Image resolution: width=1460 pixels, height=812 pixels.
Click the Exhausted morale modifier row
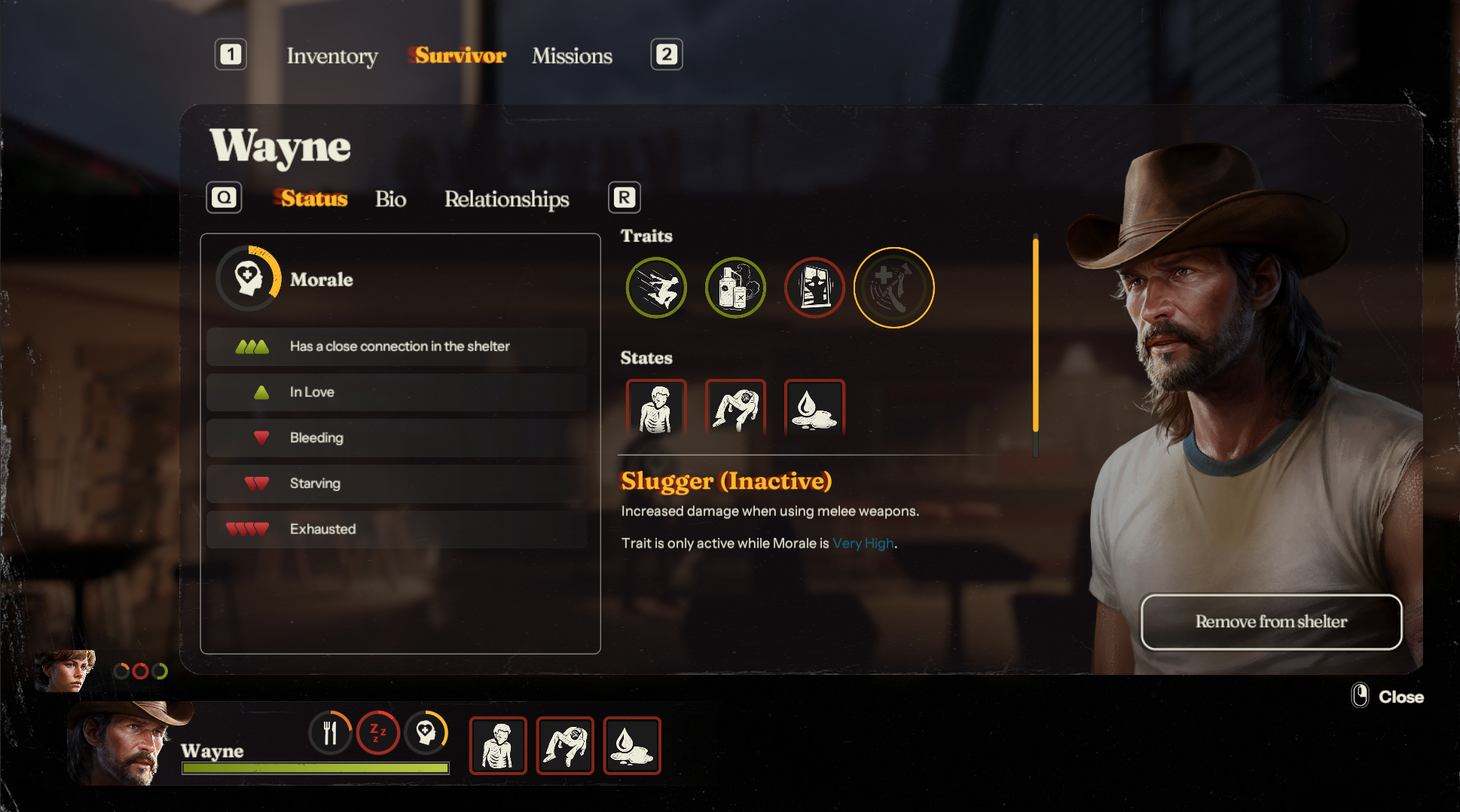click(x=396, y=529)
